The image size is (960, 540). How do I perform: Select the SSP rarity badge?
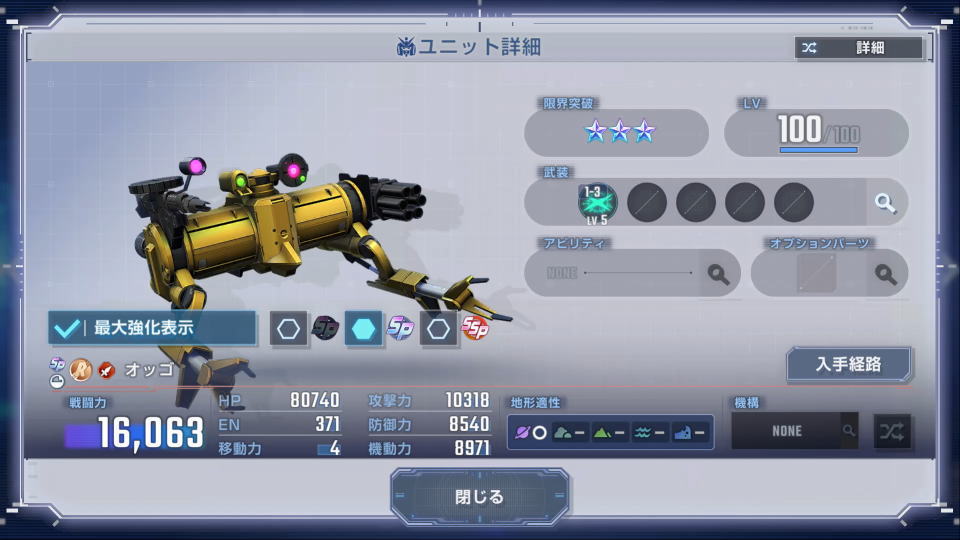point(475,328)
